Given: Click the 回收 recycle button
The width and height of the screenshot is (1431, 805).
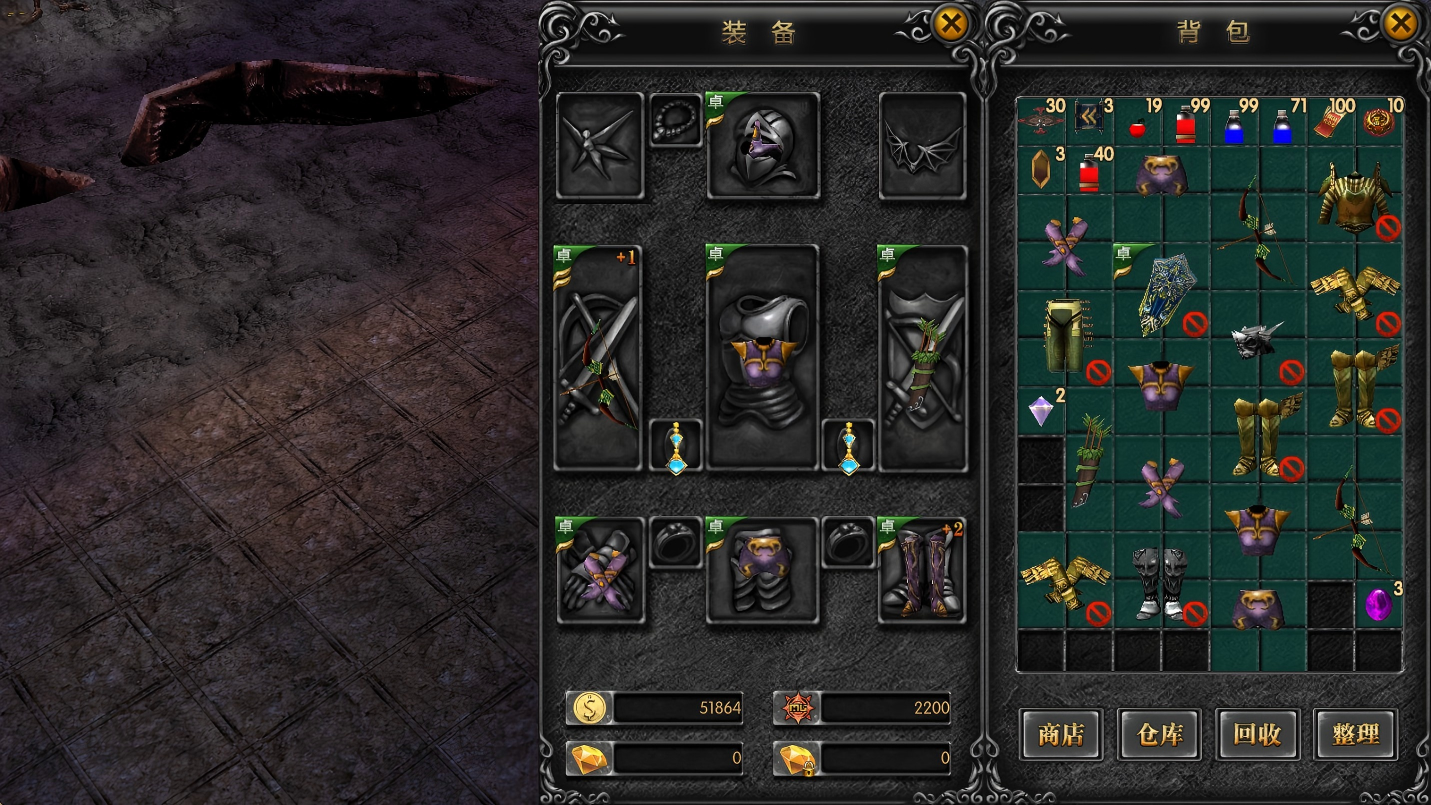Looking at the screenshot, I should pyautogui.click(x=1257, y=735).
